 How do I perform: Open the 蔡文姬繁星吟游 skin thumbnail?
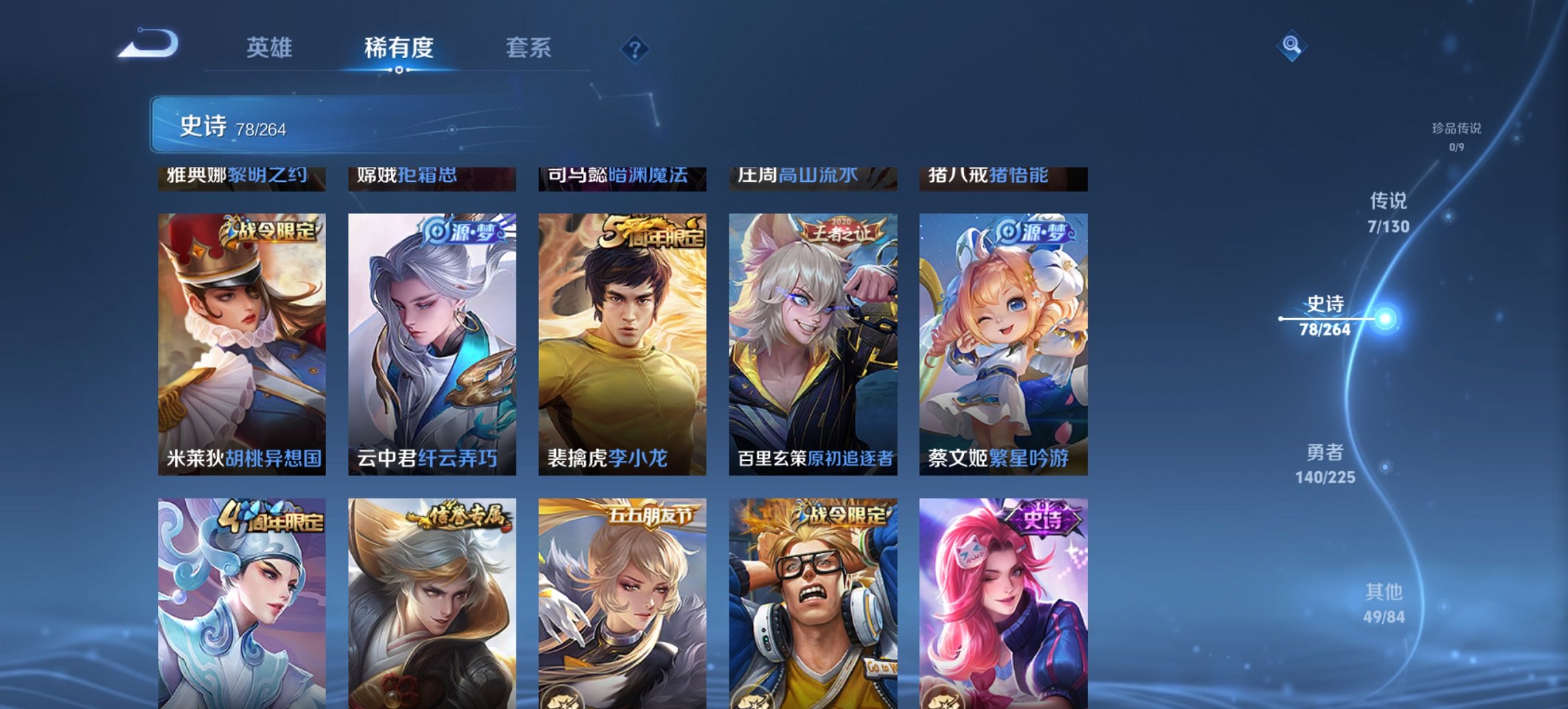(1002, 342)
